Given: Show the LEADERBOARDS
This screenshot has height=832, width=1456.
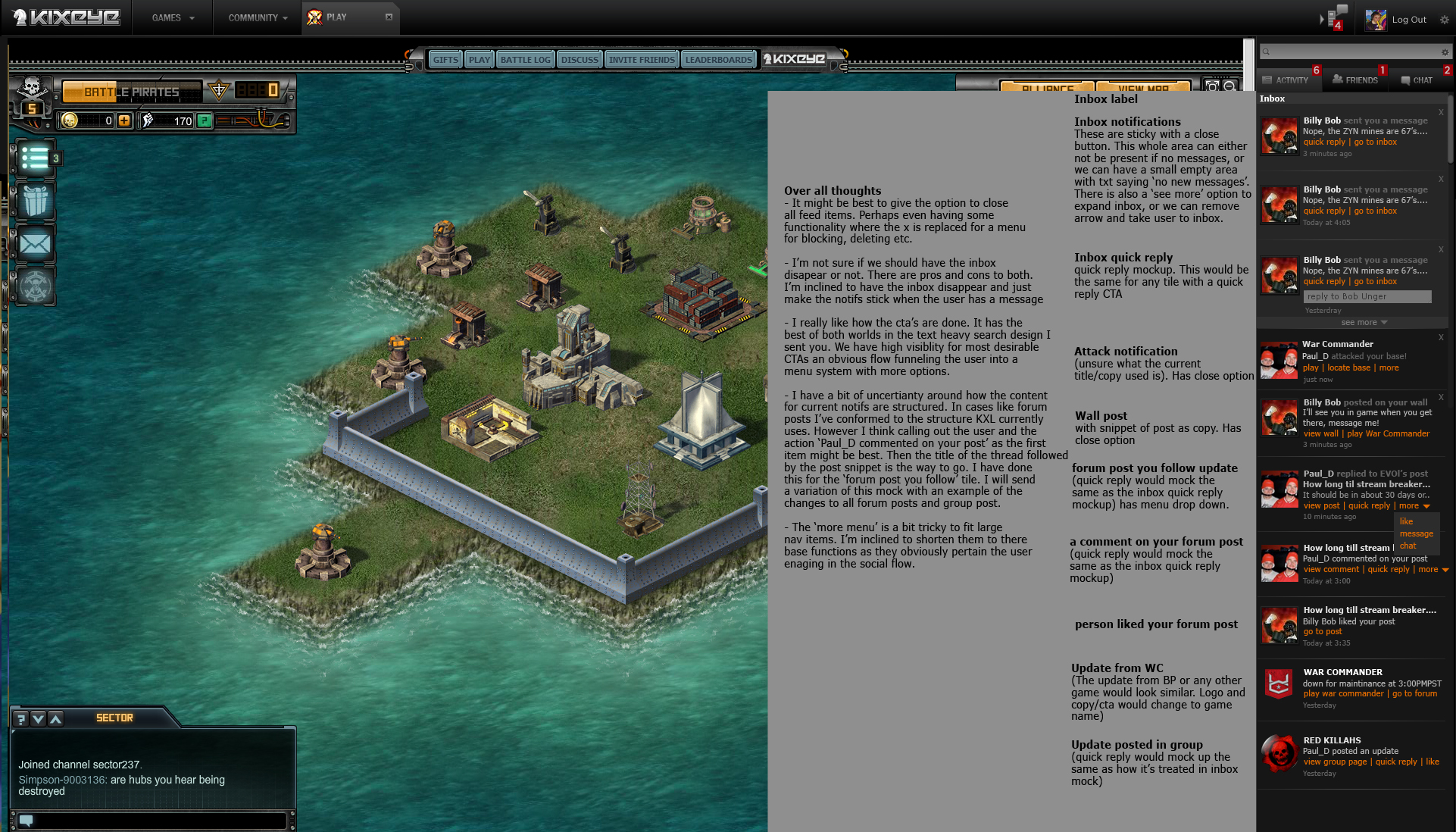Looking at the screenshot, I should tap(718, 60).
